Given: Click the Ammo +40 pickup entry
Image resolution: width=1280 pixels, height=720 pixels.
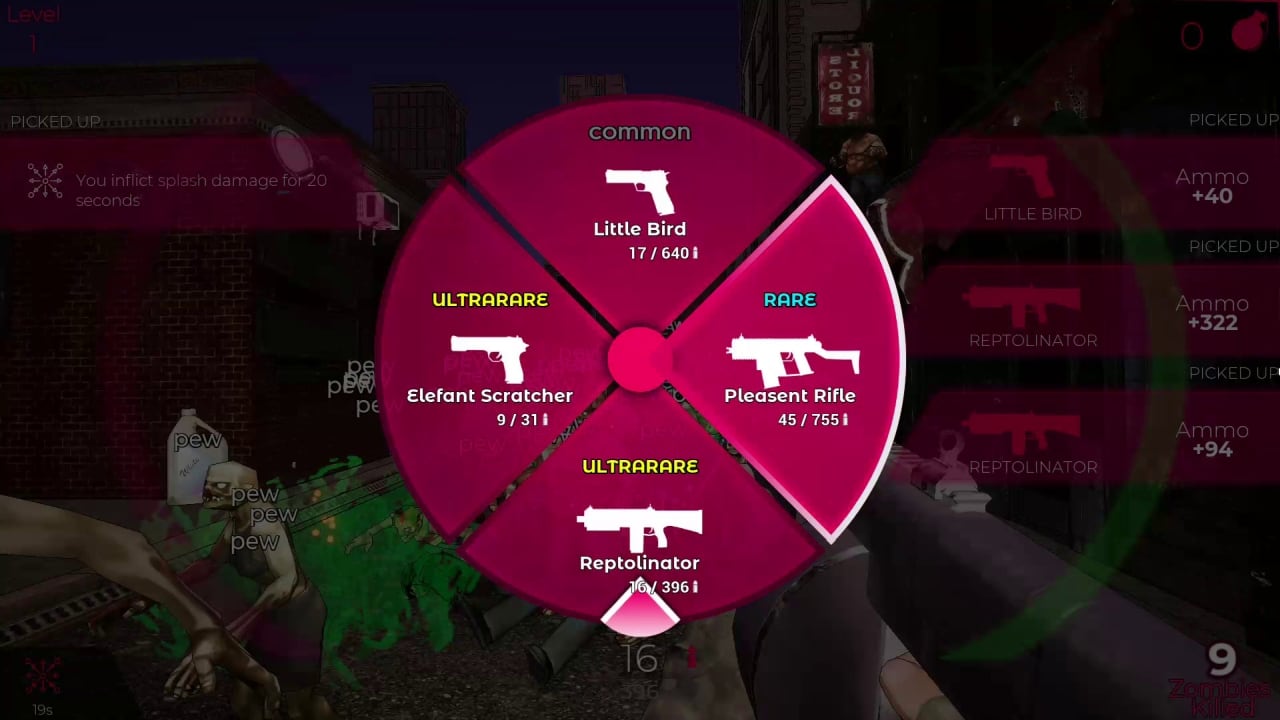Looking at the screenshot, I should pos(1212,186).
